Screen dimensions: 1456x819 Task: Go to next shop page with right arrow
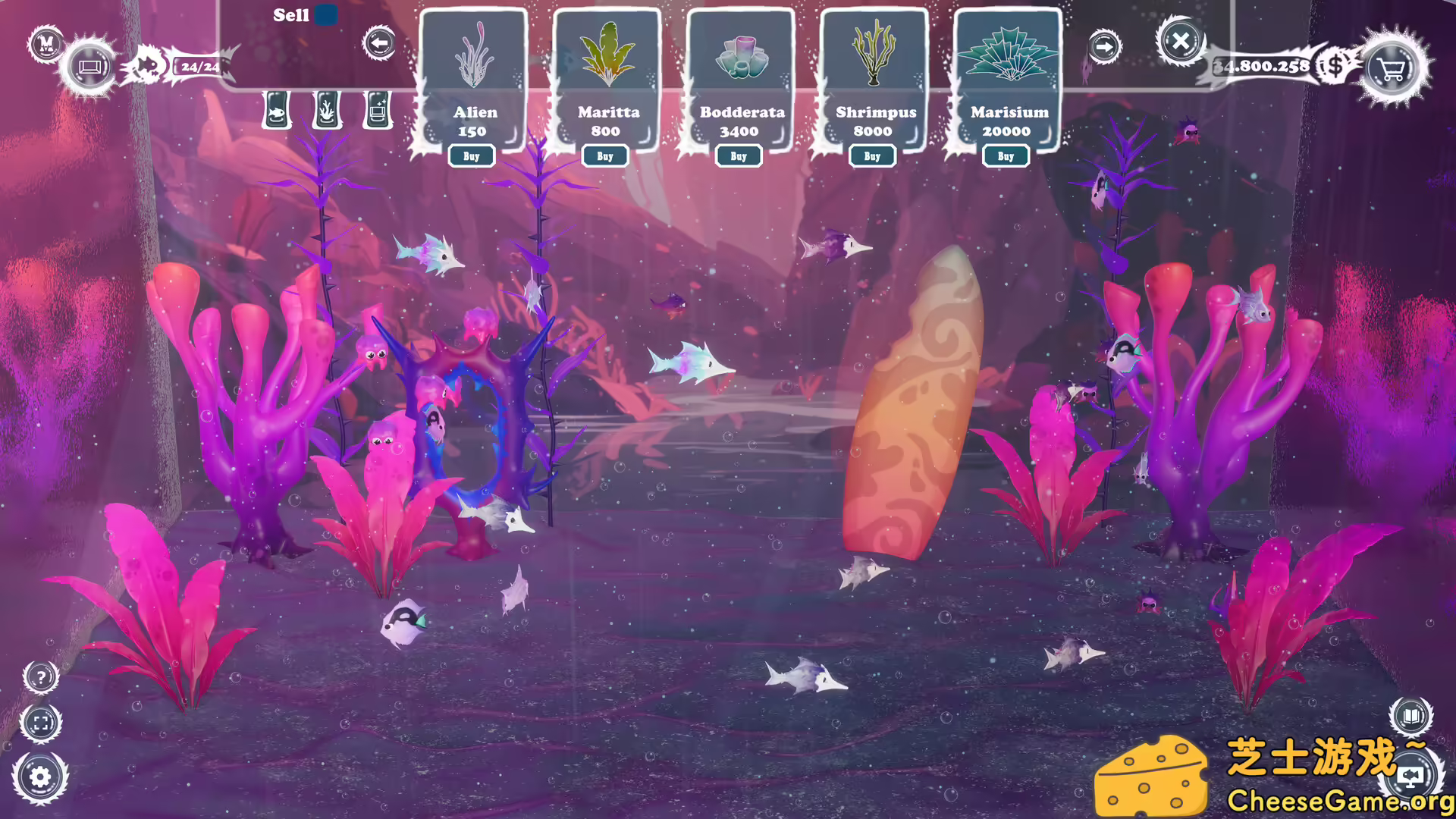[x=1106, y=45]
